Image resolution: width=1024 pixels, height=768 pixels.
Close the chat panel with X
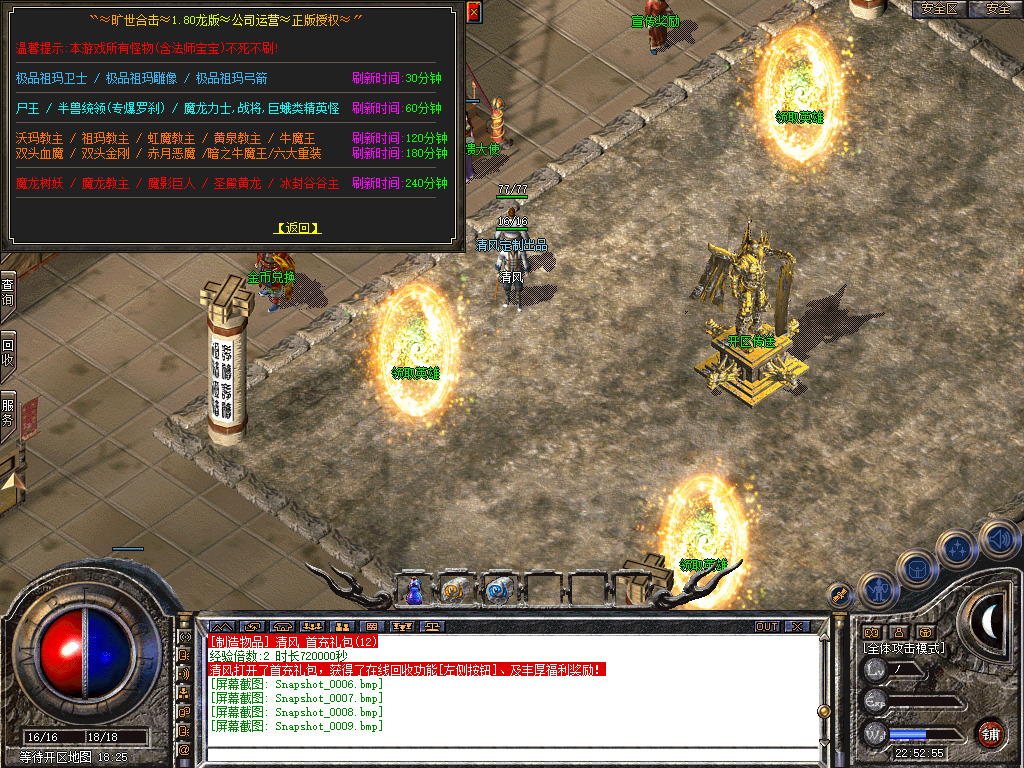tap(796, 626)
